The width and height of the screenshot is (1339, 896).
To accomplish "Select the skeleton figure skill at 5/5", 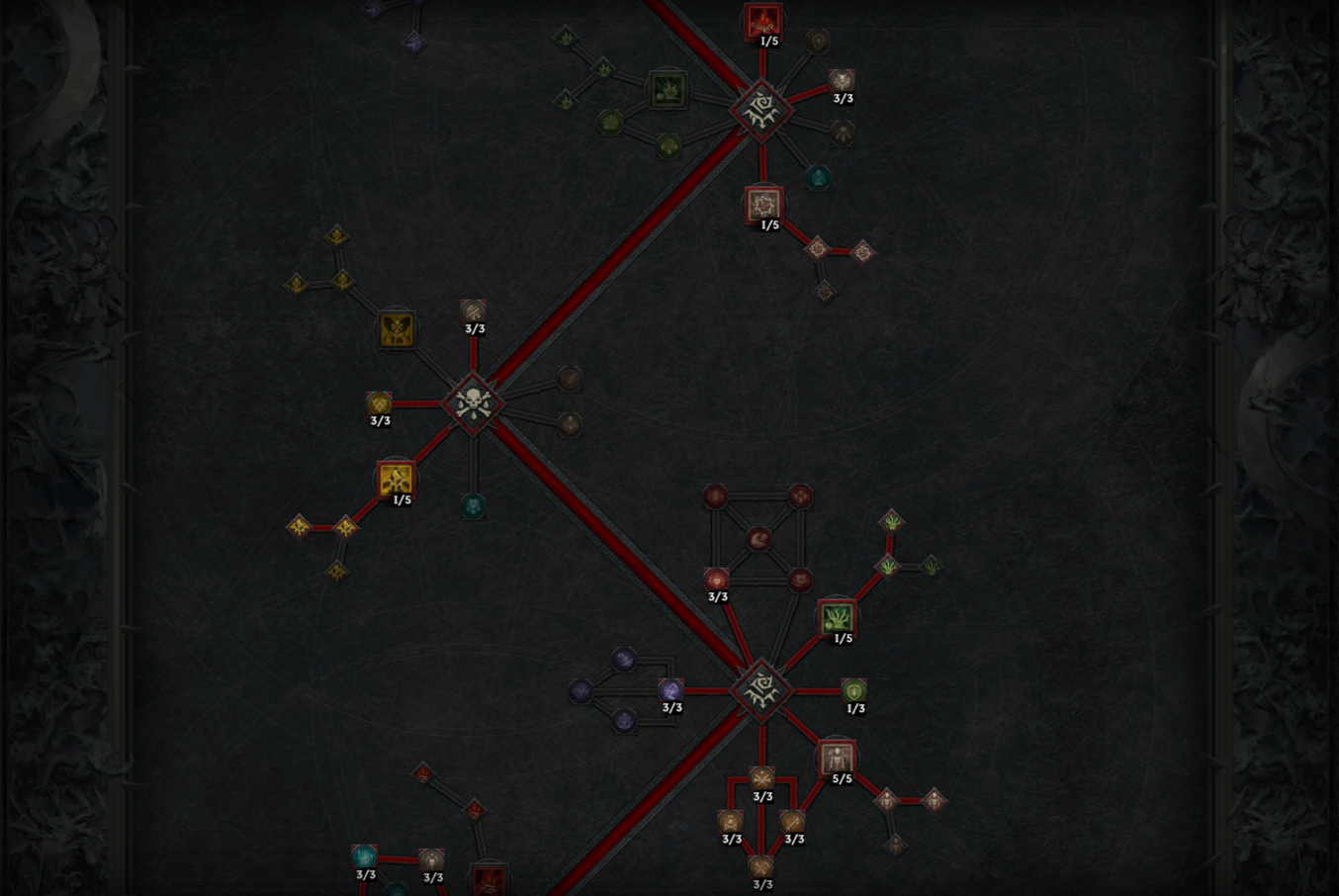I will [x=837, y=759].
